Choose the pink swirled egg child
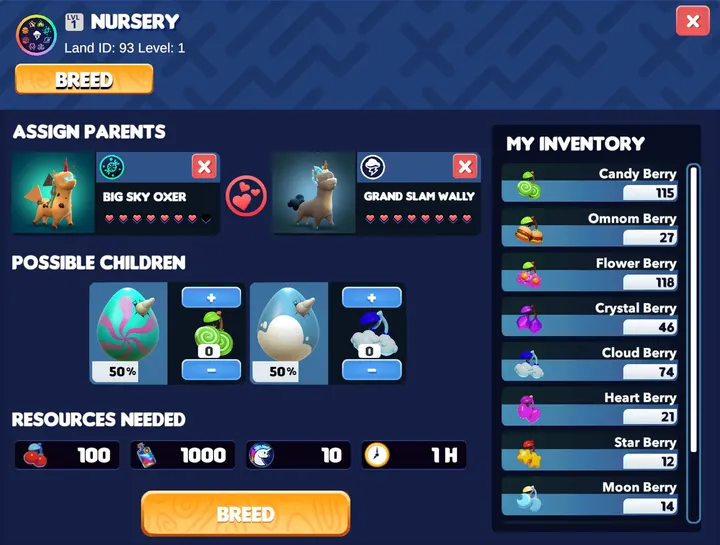This screenshot has width=720, height=545. click(x=128, y=332)
